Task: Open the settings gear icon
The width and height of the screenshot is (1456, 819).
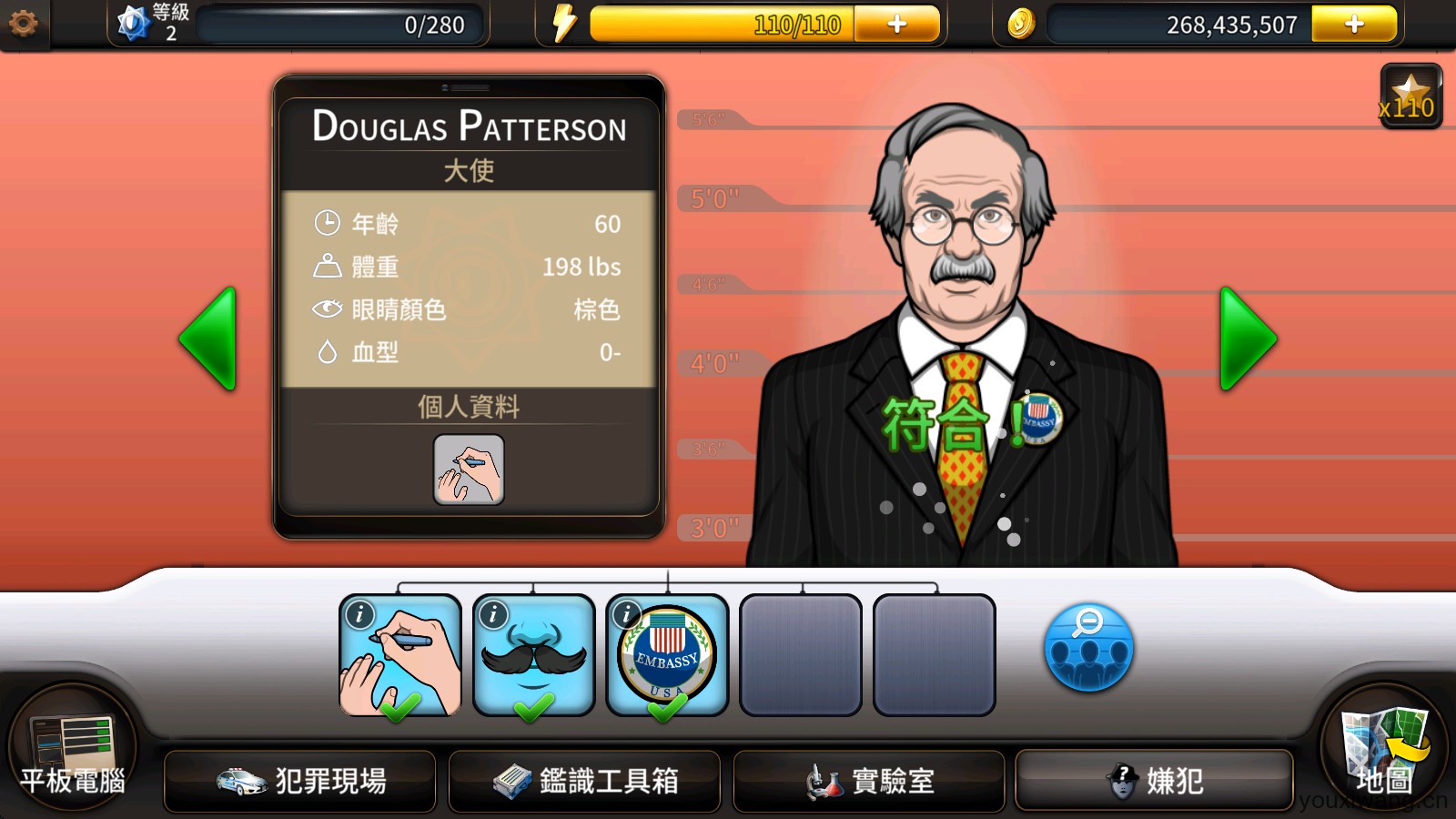Action: 23,24
